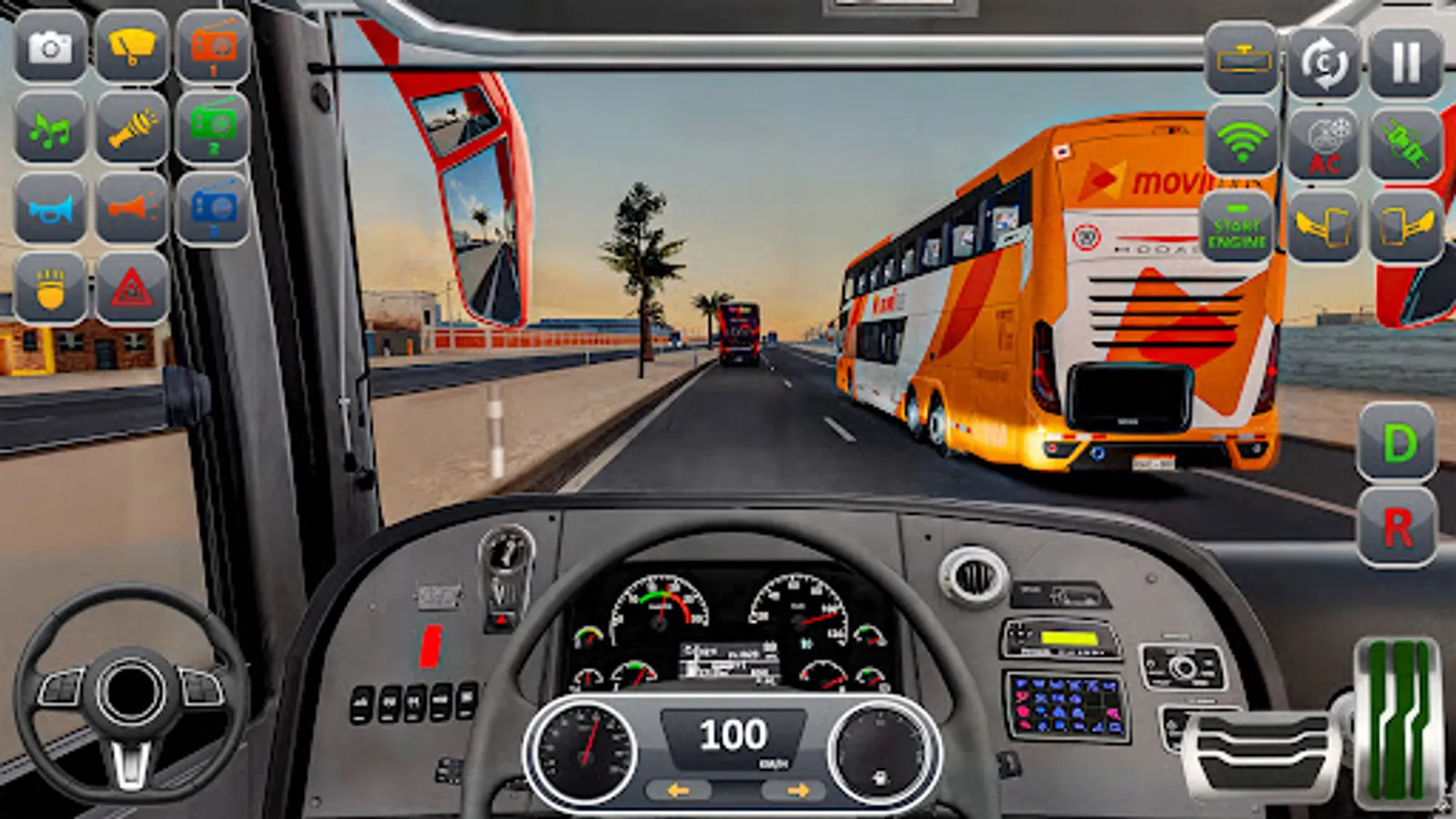The height and width of the screenshot is (819, 1456).
Task: Switch the camera view
Action: [1324, 59]
